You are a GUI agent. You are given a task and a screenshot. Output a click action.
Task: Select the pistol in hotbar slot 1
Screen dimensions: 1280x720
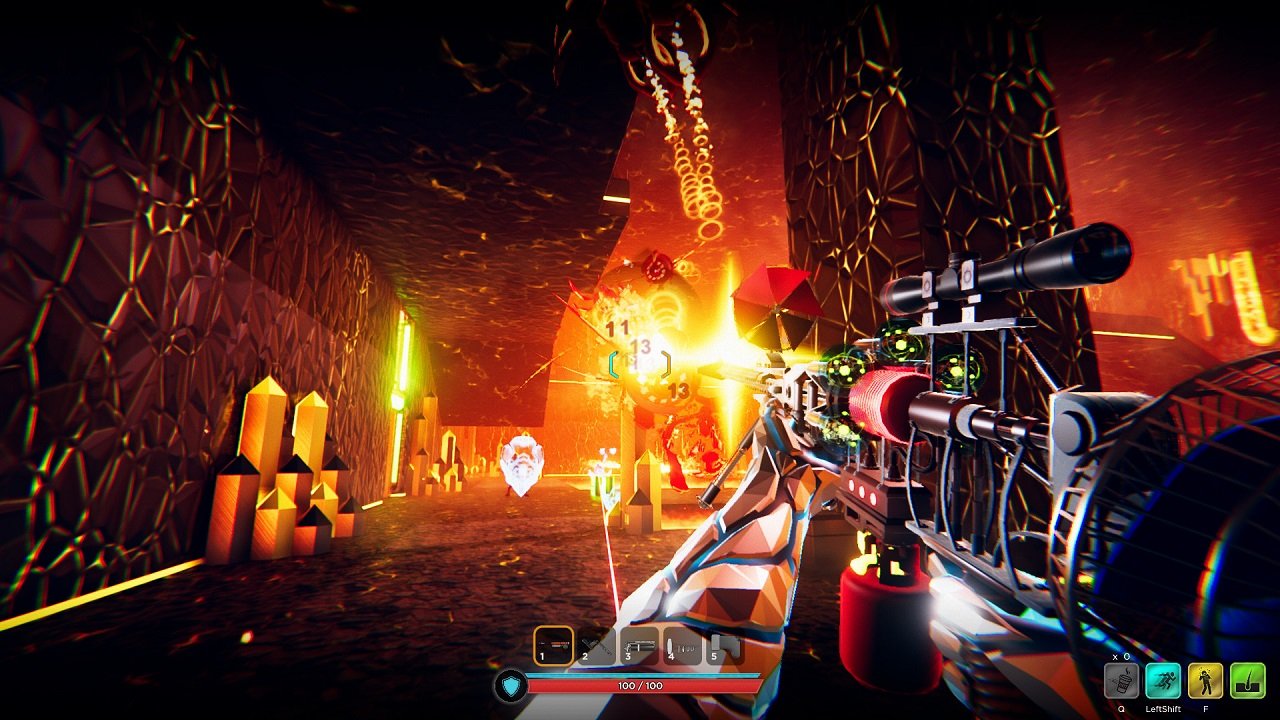pos(553,644)
